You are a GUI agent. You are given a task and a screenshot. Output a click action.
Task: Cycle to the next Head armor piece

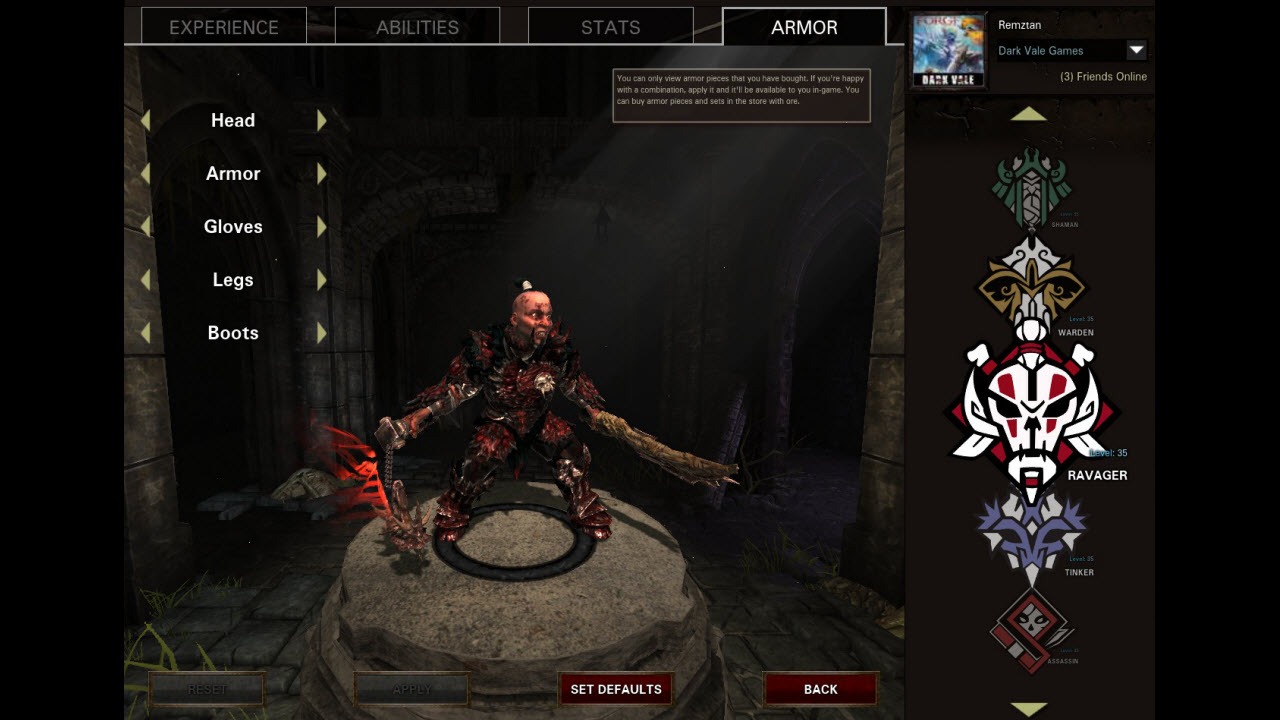pos(322,119)
